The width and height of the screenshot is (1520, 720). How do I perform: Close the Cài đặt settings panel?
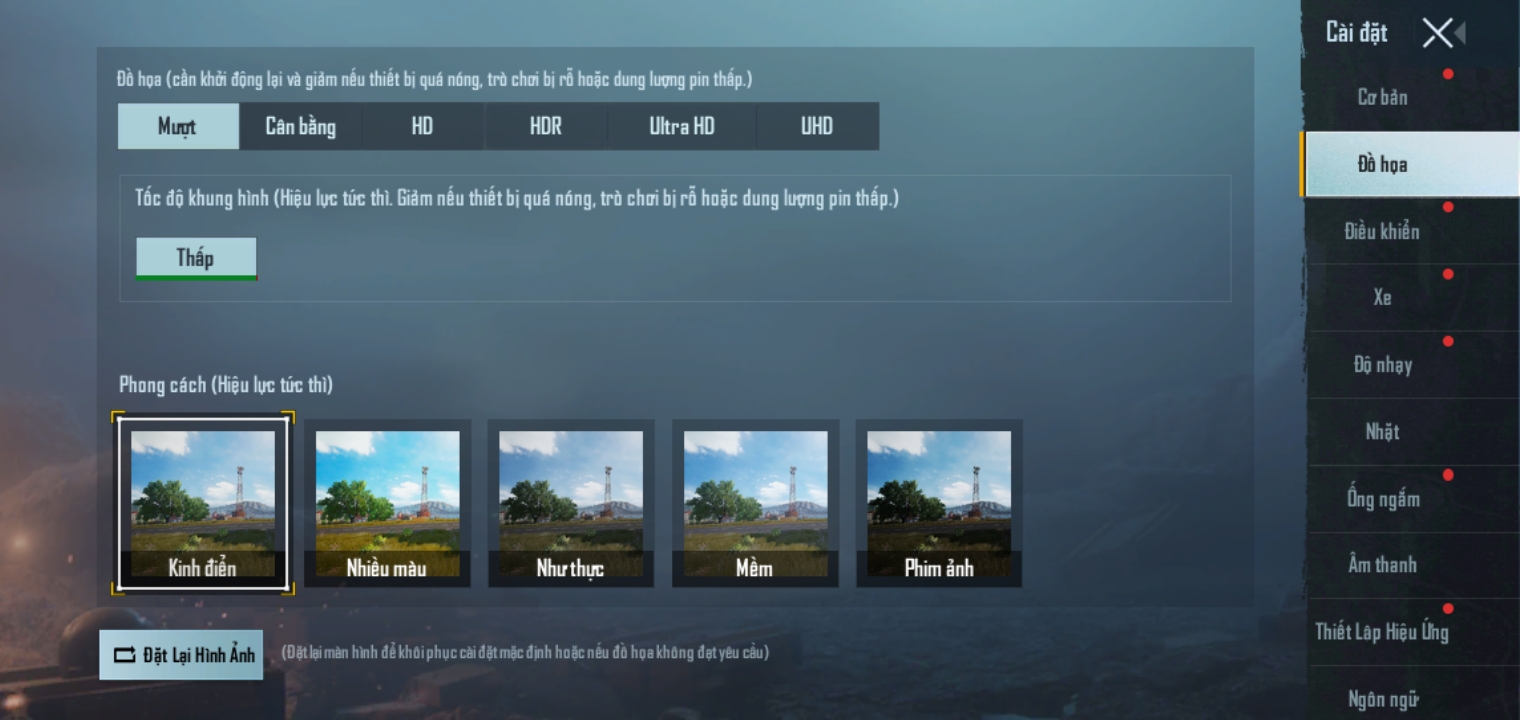point(1437,33)
